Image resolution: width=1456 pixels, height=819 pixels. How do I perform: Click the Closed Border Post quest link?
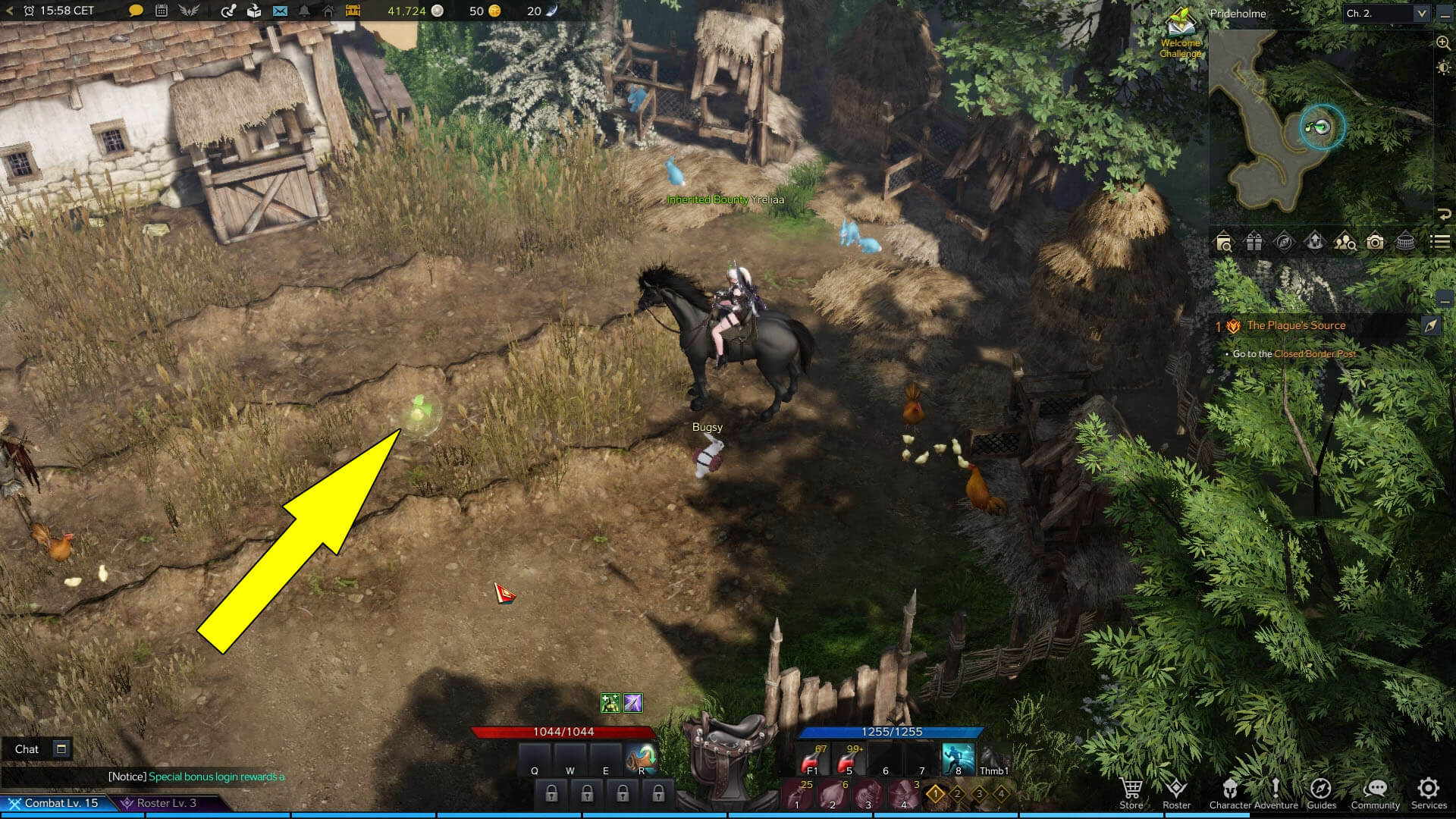(x=1314, y=353)
